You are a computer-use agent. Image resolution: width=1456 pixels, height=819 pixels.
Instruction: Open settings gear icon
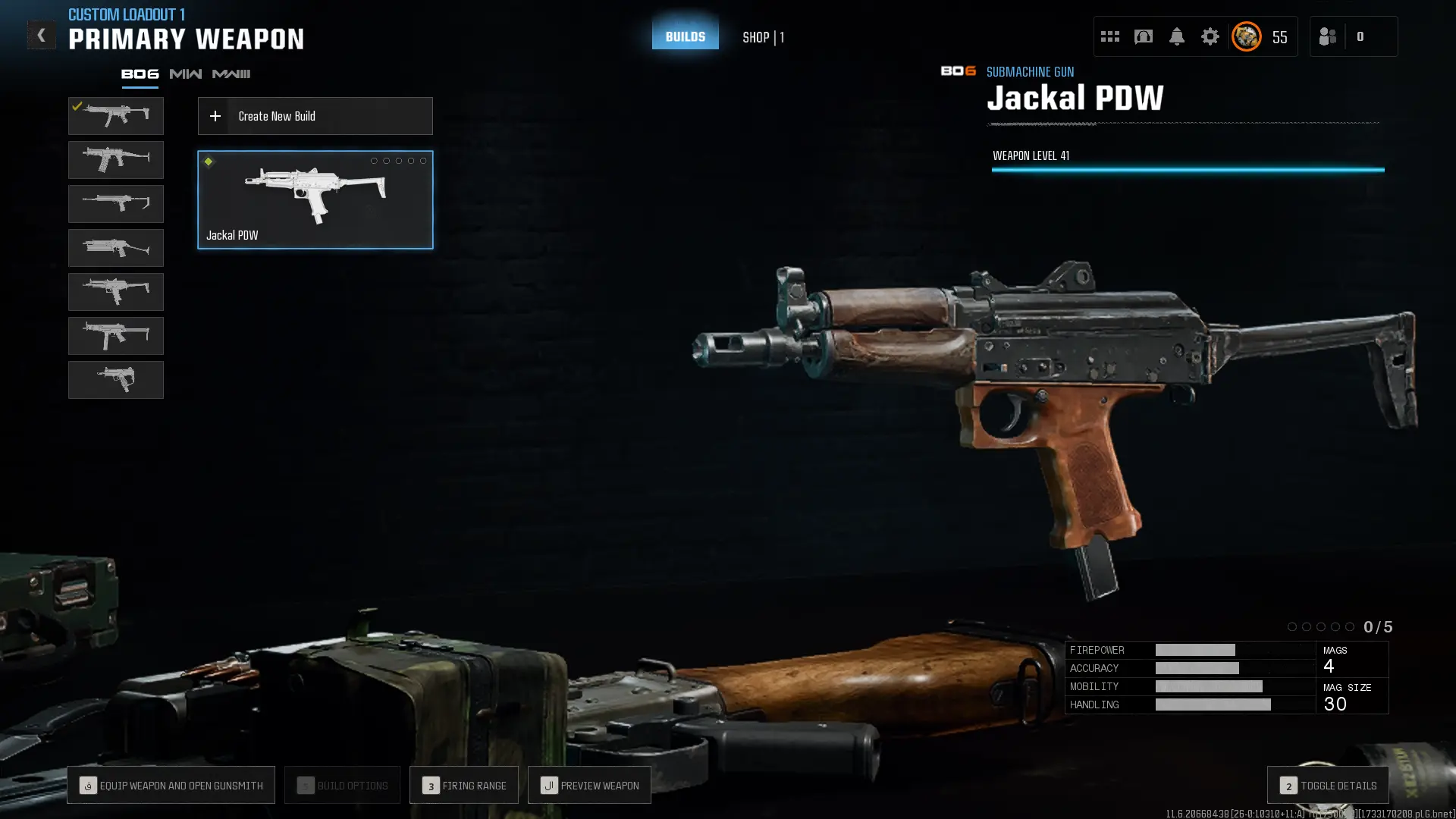pos(1210,36)
